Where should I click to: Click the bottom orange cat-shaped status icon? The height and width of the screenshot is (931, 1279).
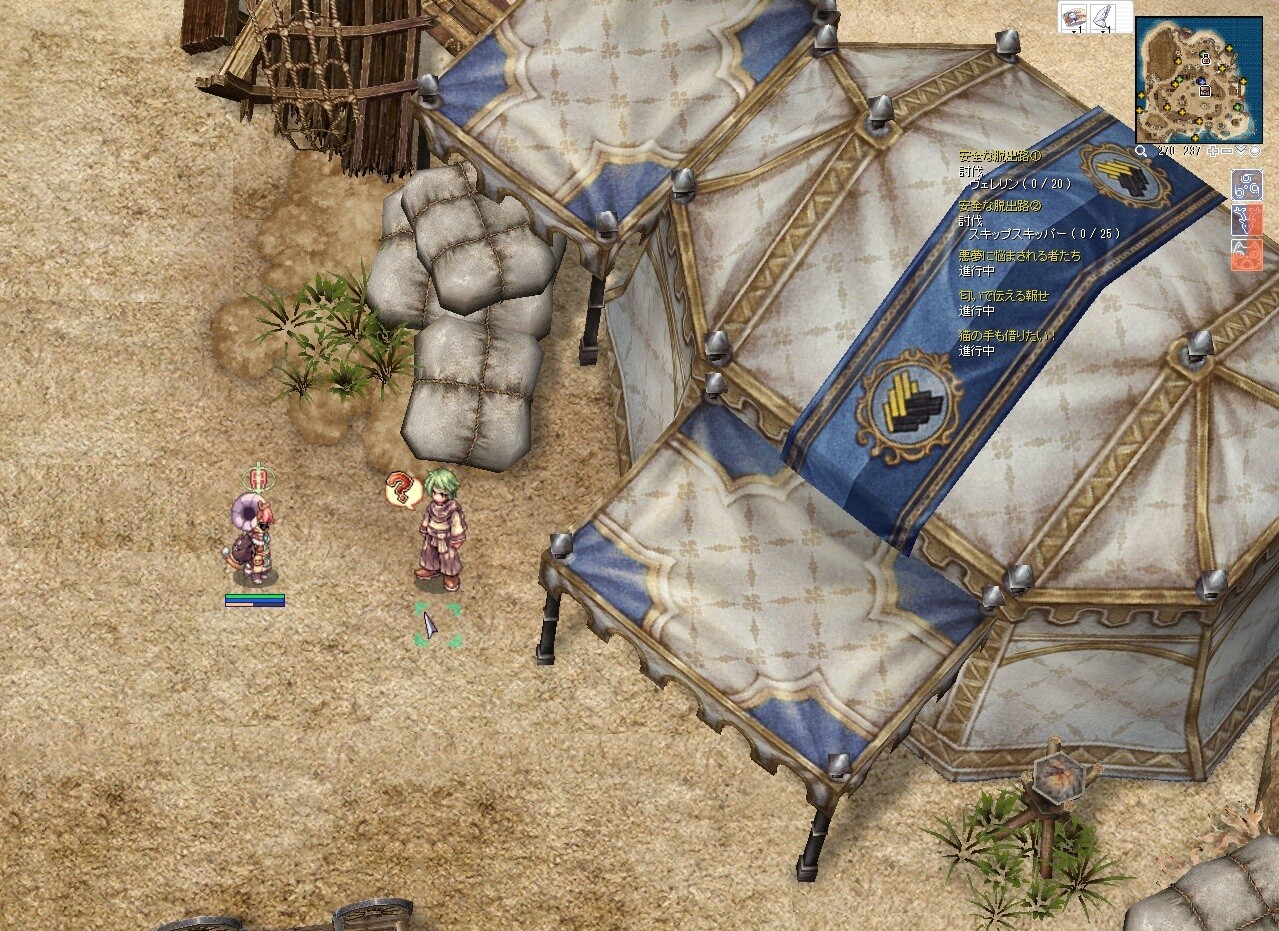coord(1247,255)
